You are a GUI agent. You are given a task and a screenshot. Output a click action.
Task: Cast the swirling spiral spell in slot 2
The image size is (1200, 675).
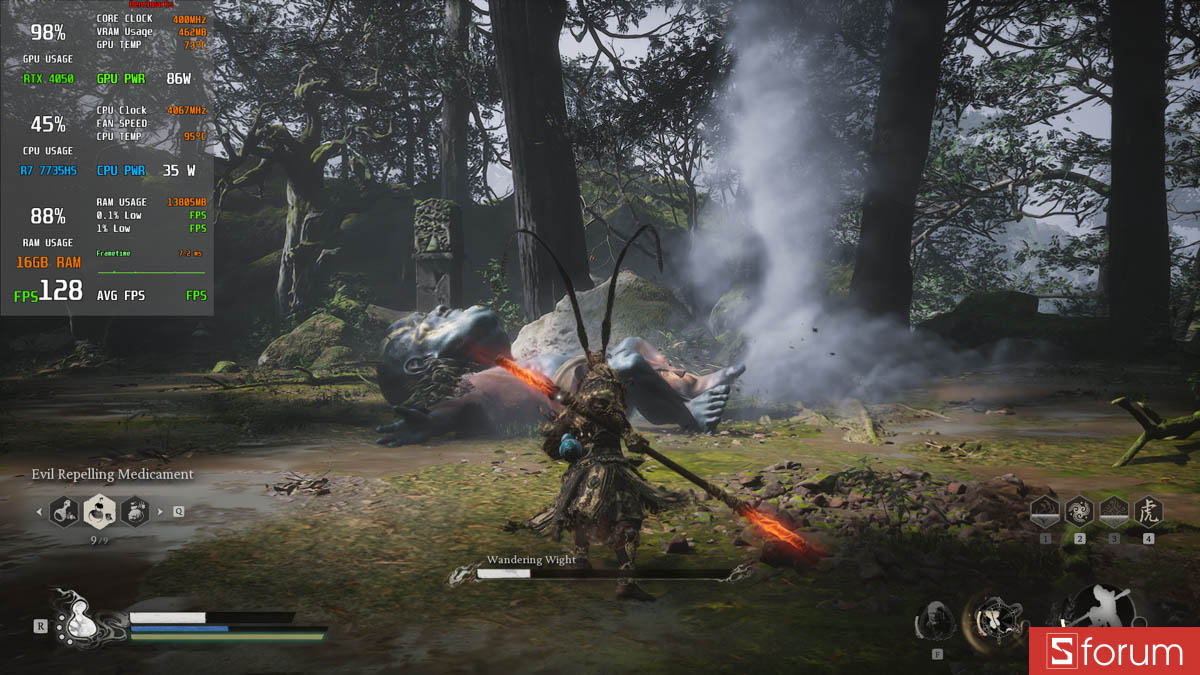[x=1080, y=512]
